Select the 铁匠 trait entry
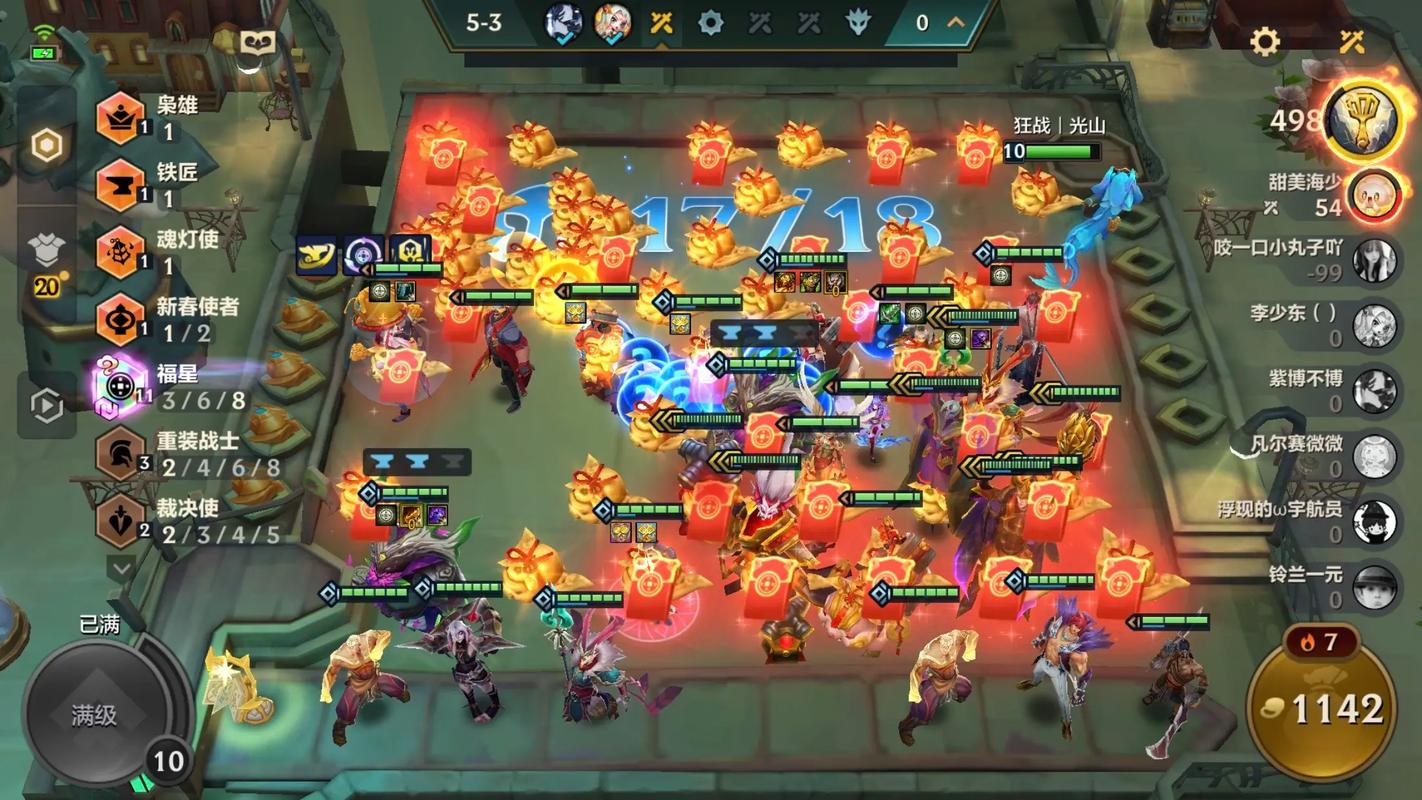This screenshot has width=1422, height=800. click(121, 185)
